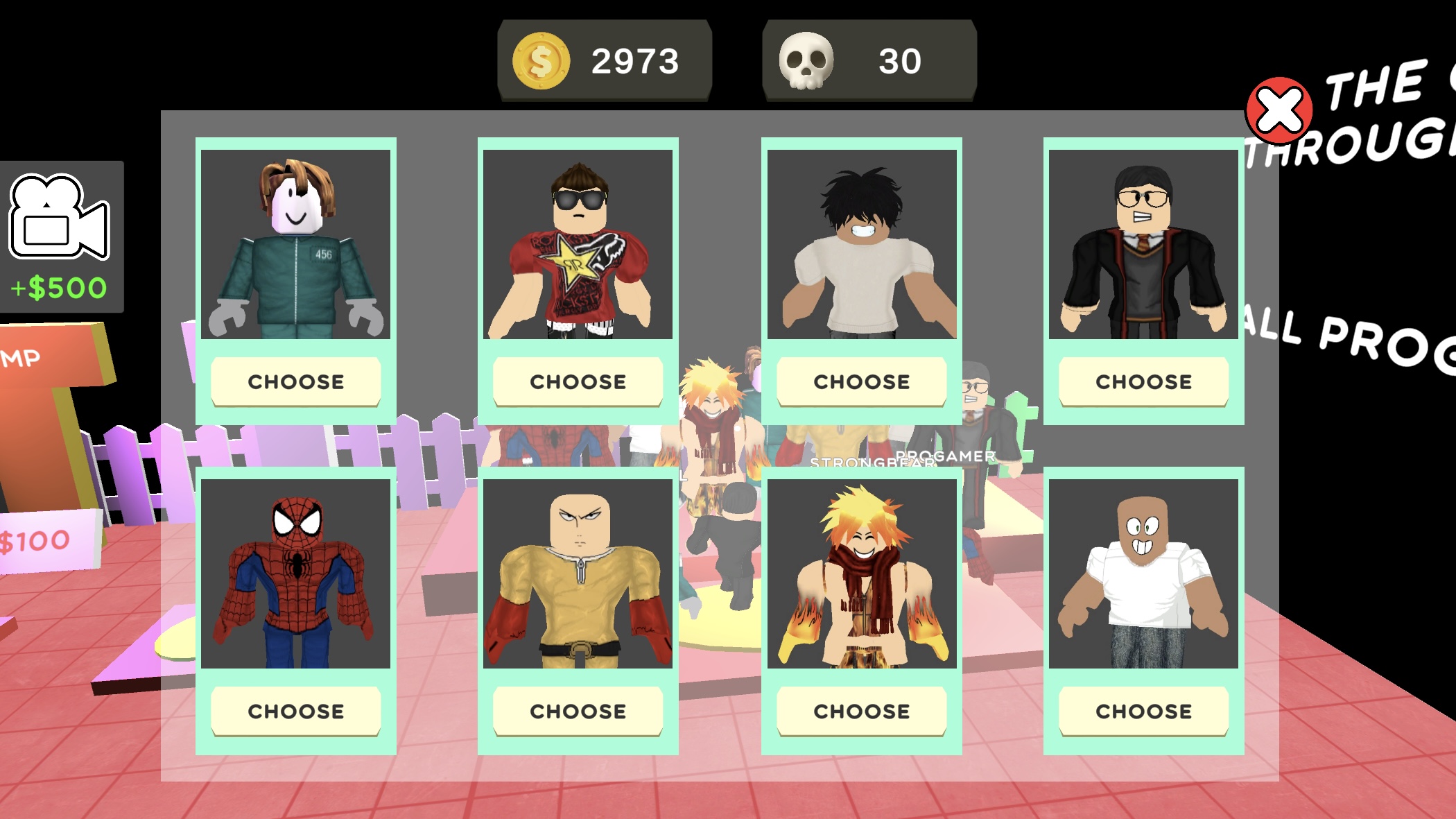
Task: Choose the Squid Game contestant character
Action: [295, 381]
